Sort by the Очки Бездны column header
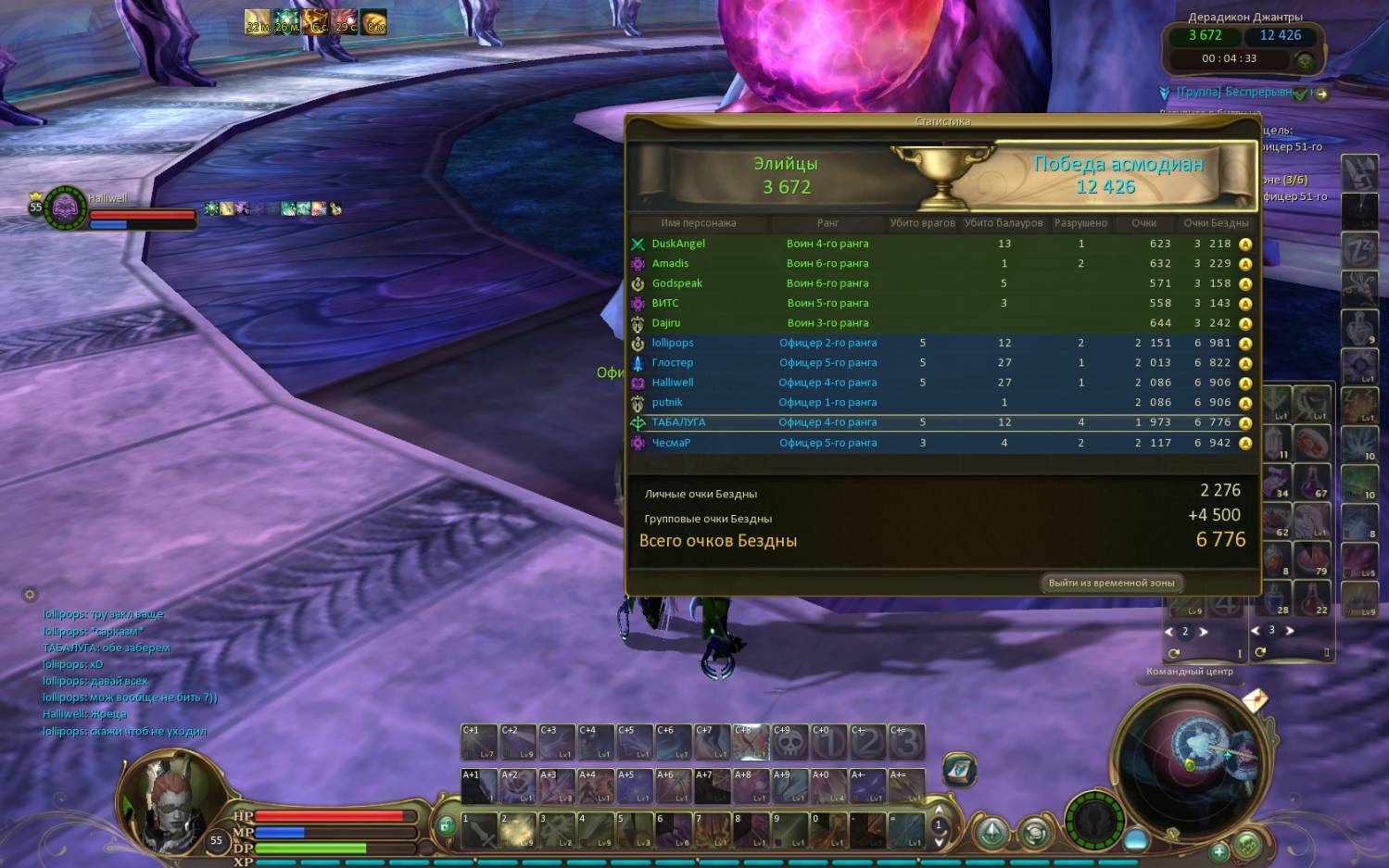This screenshot has width=1389, height=868. point(1216,223)
